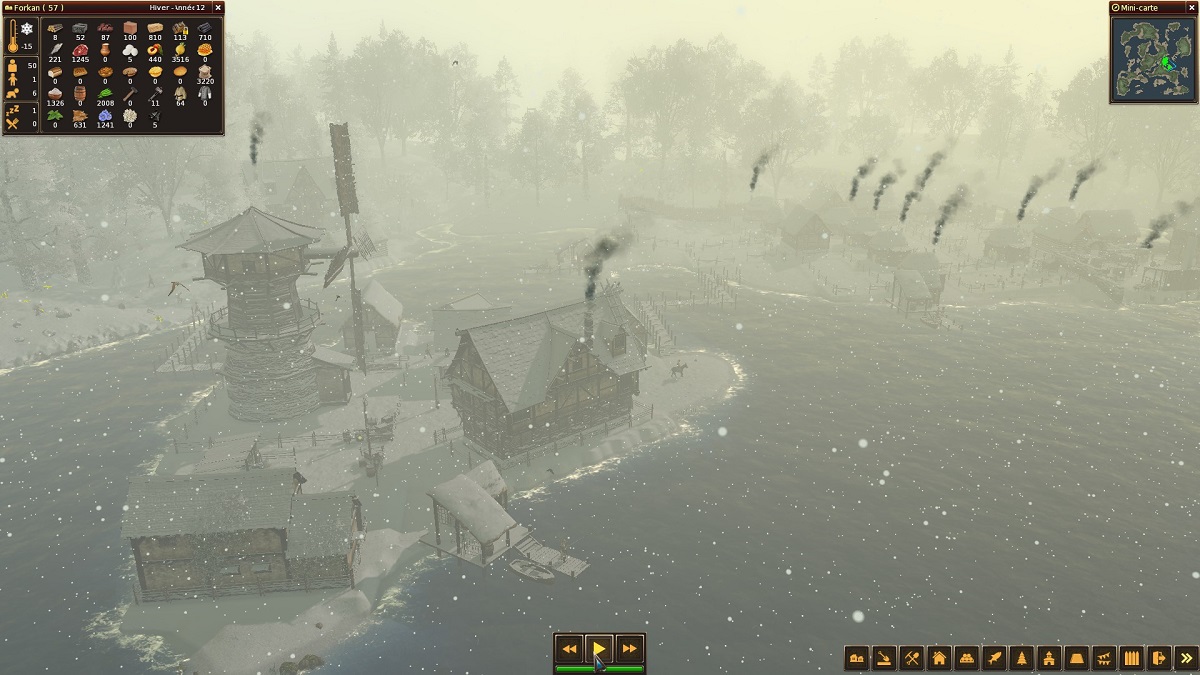
Task: Open the fish icon toolbar menu
Action: click(994, 658)
